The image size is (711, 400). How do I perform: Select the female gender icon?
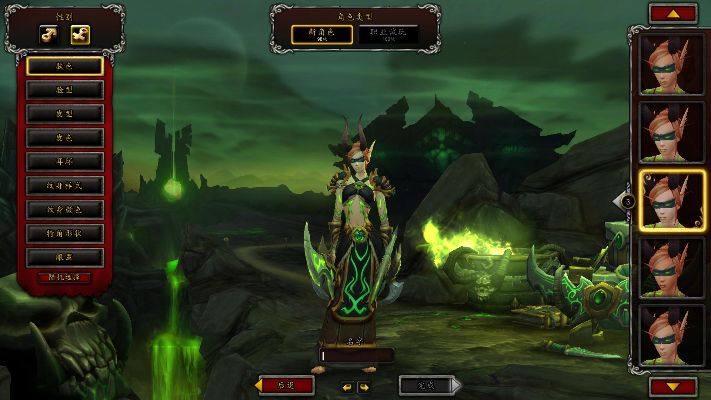(78, 34)
